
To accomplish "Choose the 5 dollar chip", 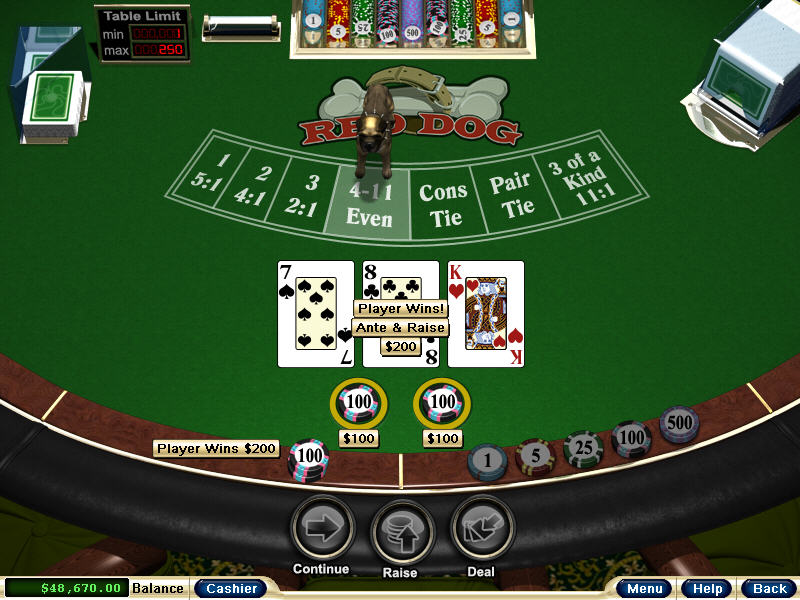I will pyautogui.click(x=535, y=456).
